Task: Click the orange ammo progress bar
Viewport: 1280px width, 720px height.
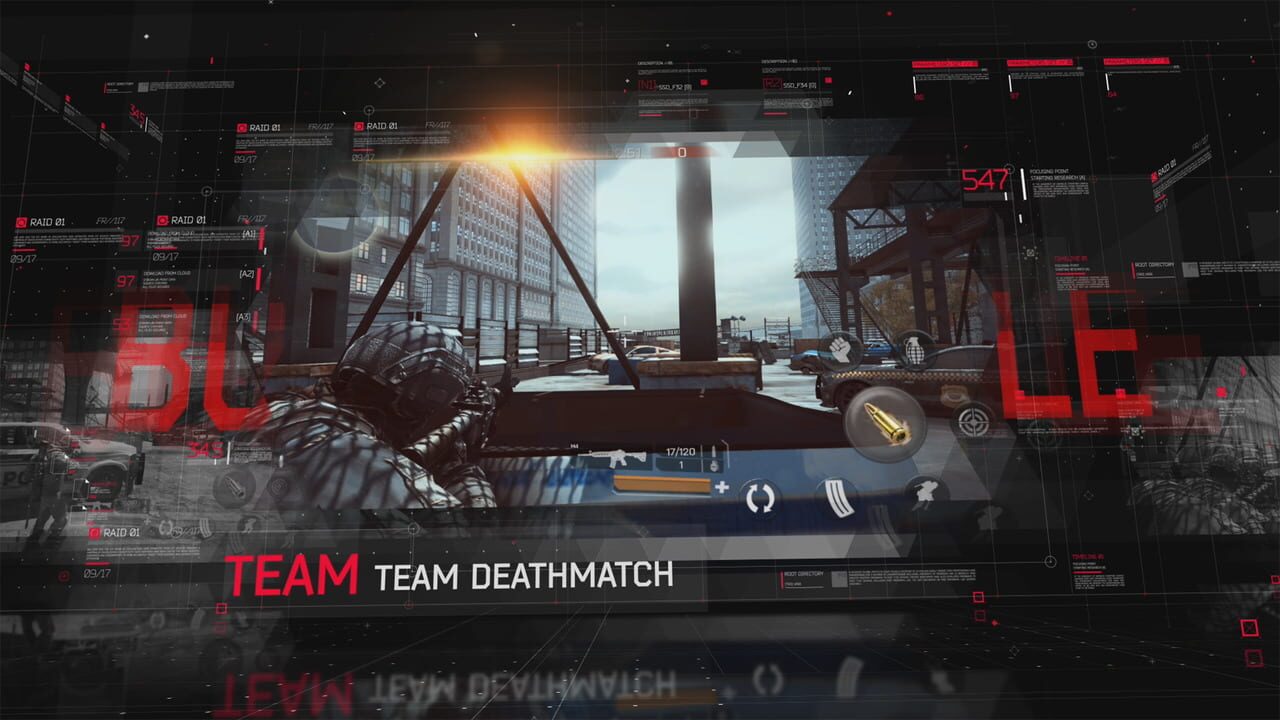Action: click(660, 485)
